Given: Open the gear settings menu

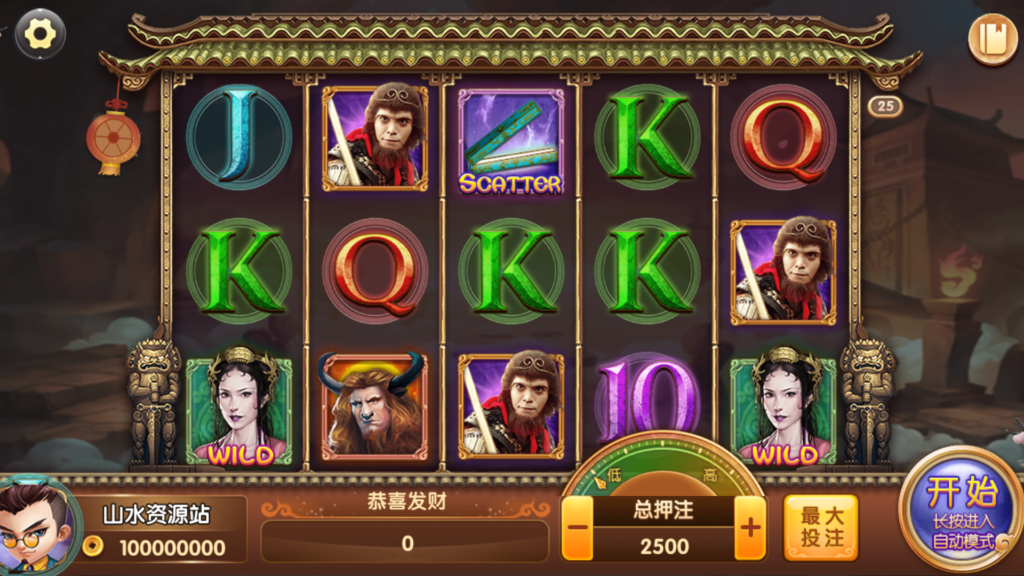Looking at the screenshot, I should (40, 35).
